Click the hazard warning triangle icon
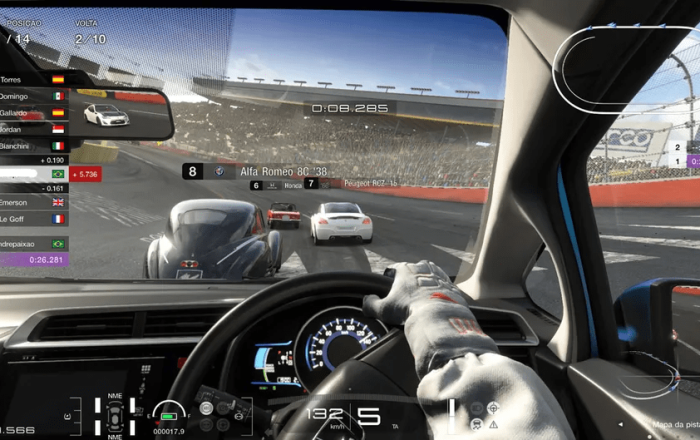The image size is (700, 440). [x=493, y=424]
